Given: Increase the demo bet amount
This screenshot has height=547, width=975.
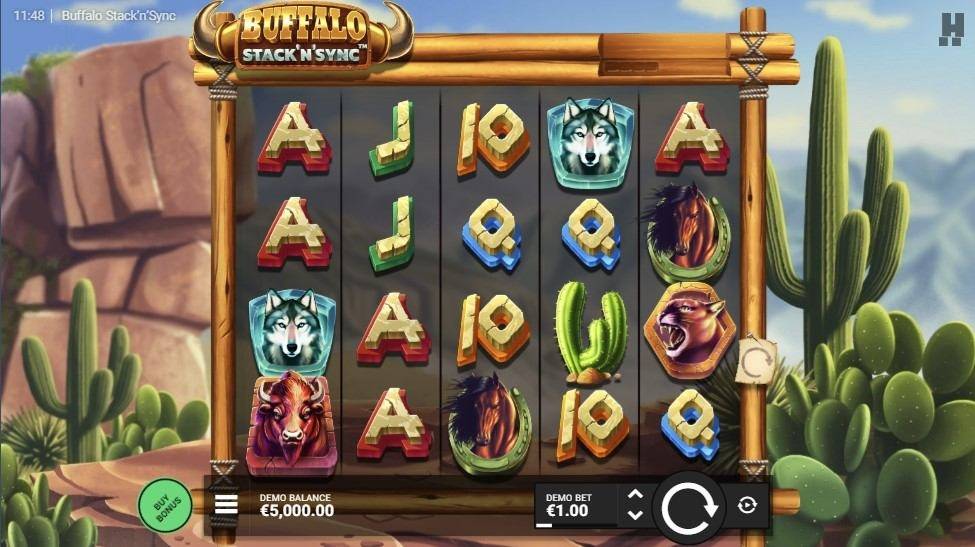Looking at the screenshot, I should 634,494.
